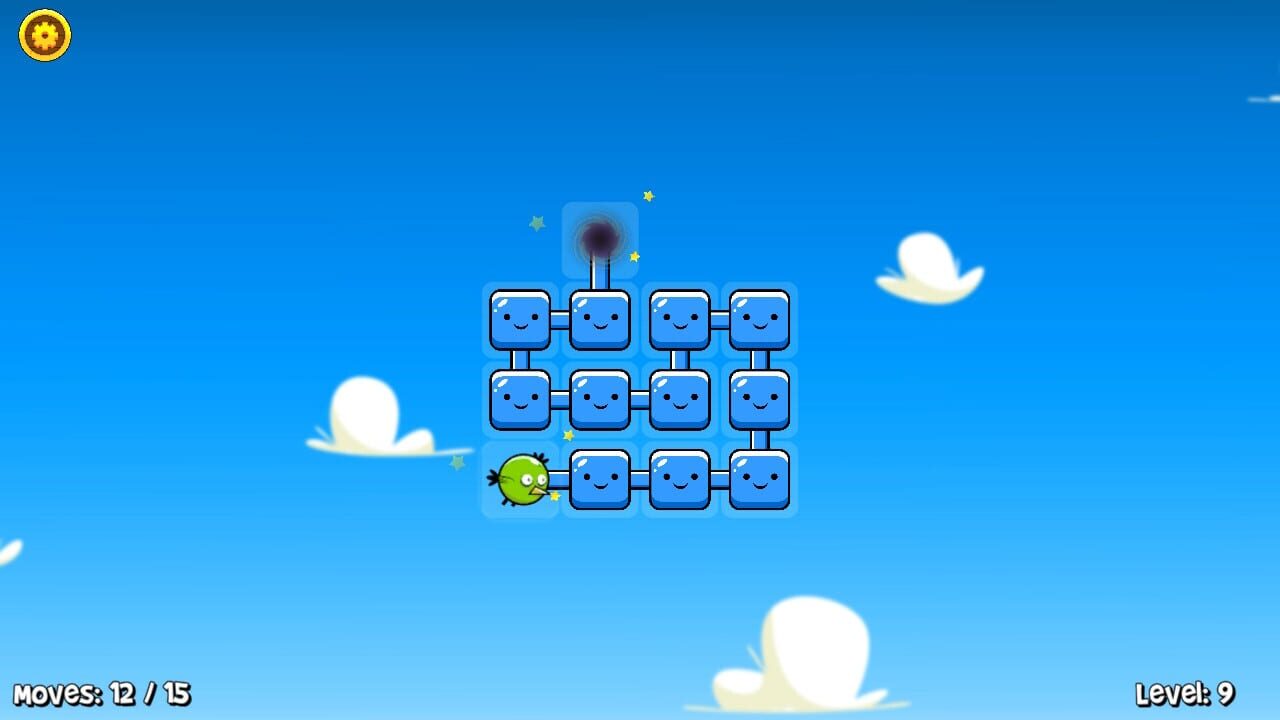Click the second block in the middle row

(600, 400)
